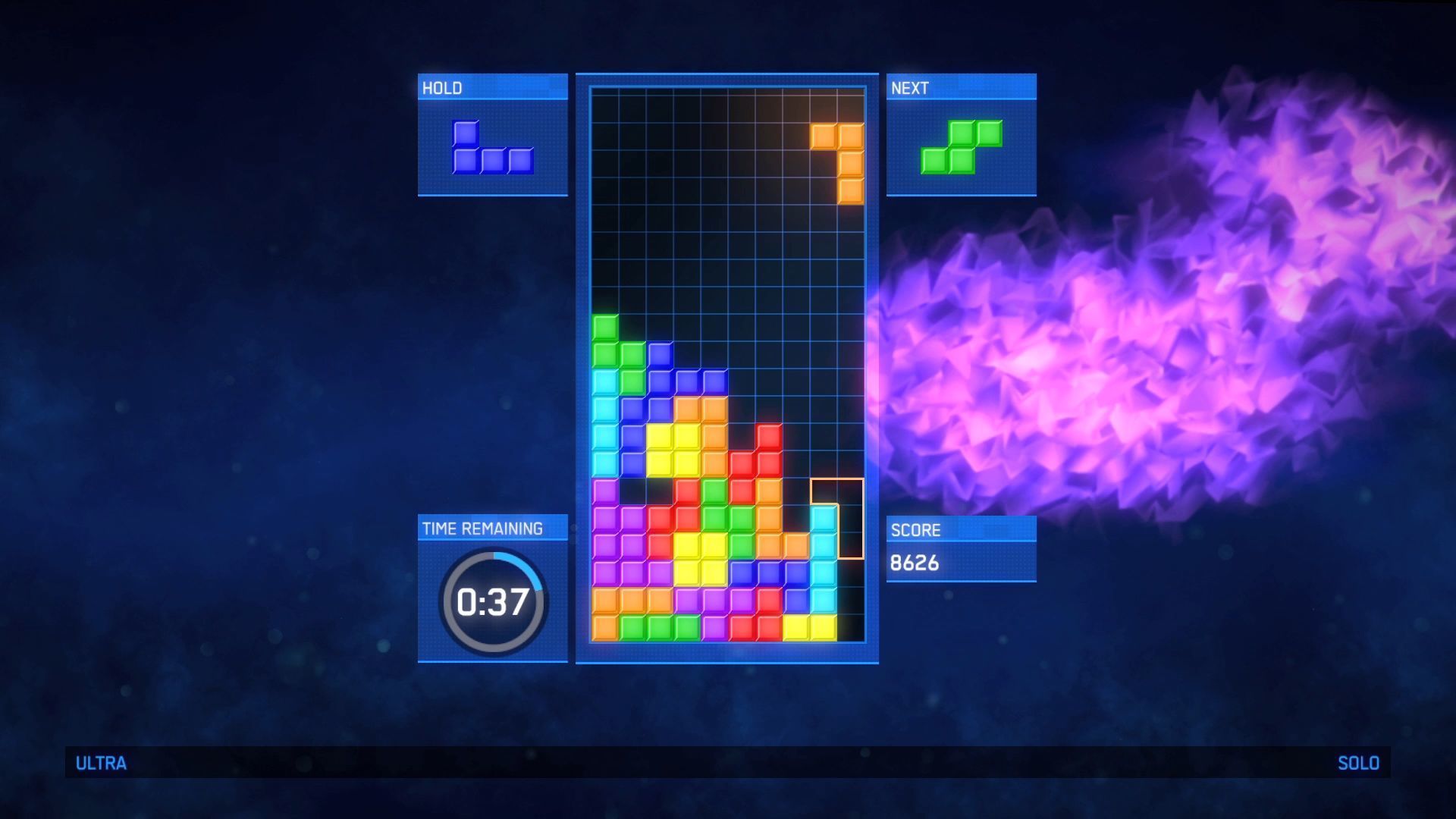Click the purple block column on the left stack
Screen dimensions: 1456x819
pos(605,531)
